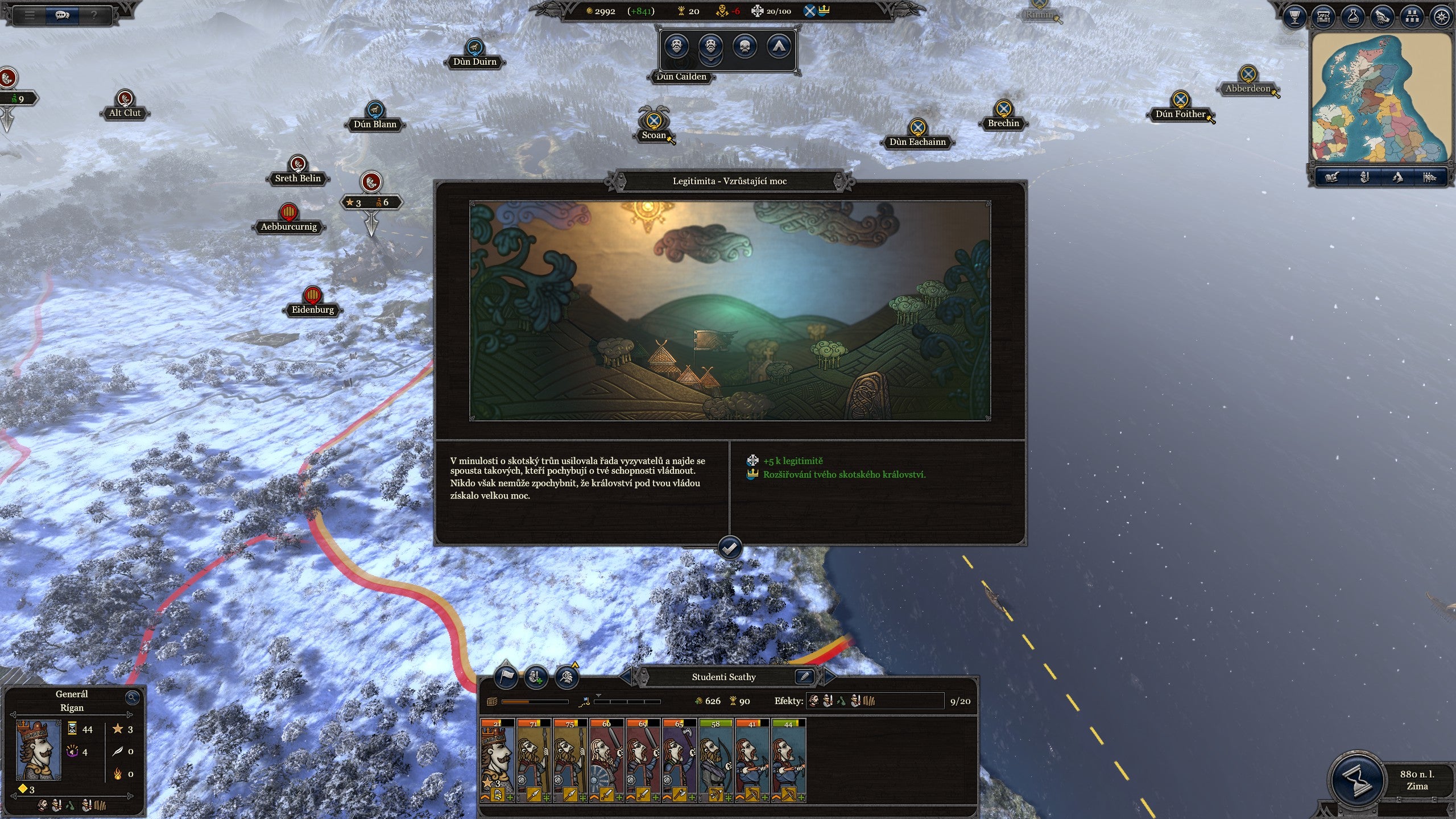
Task: Open the flask technology panel
Action: (1353, 17)
